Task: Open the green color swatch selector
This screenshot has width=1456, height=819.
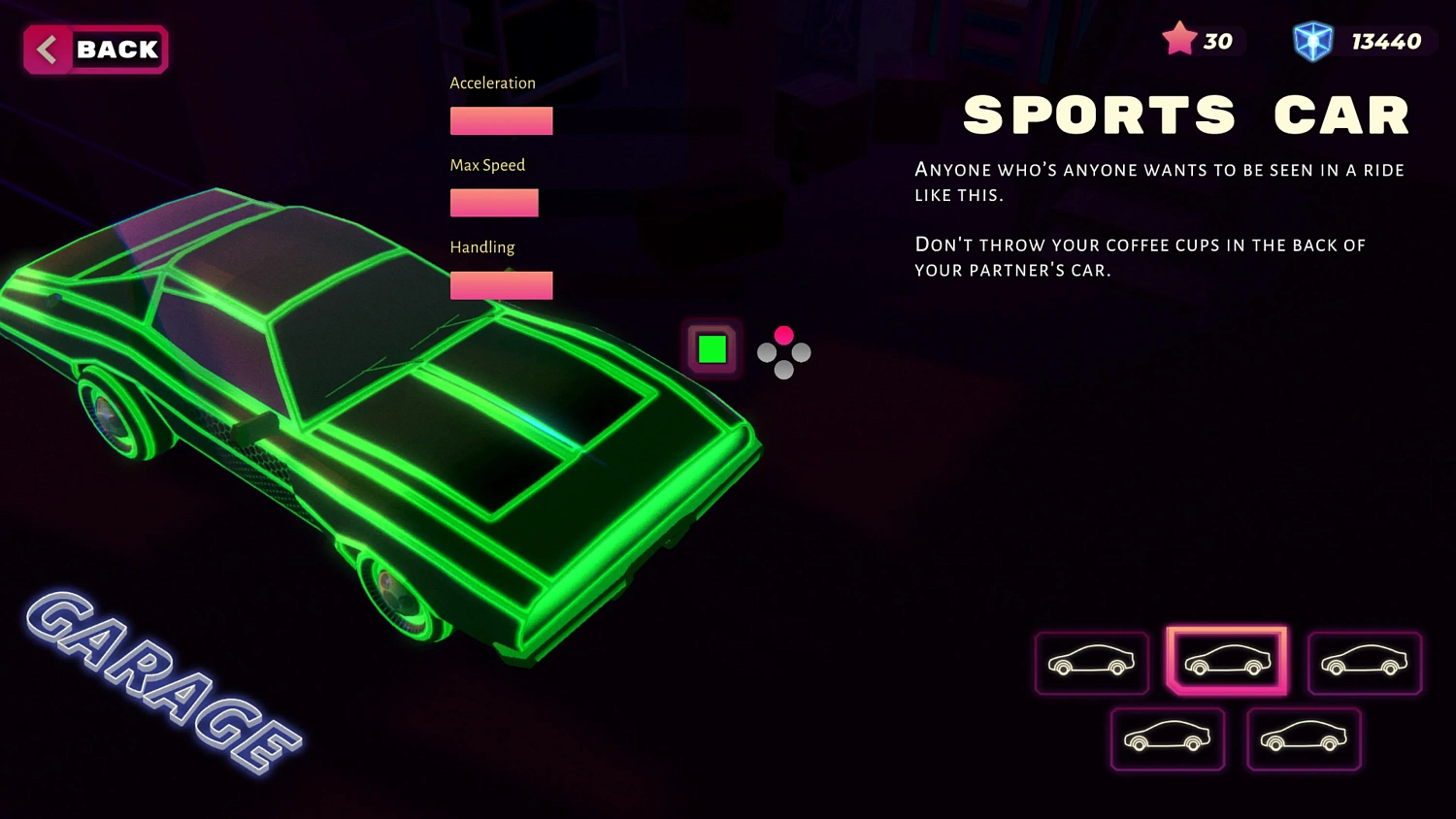Action: pyautogui.click(x=711, y=347)
